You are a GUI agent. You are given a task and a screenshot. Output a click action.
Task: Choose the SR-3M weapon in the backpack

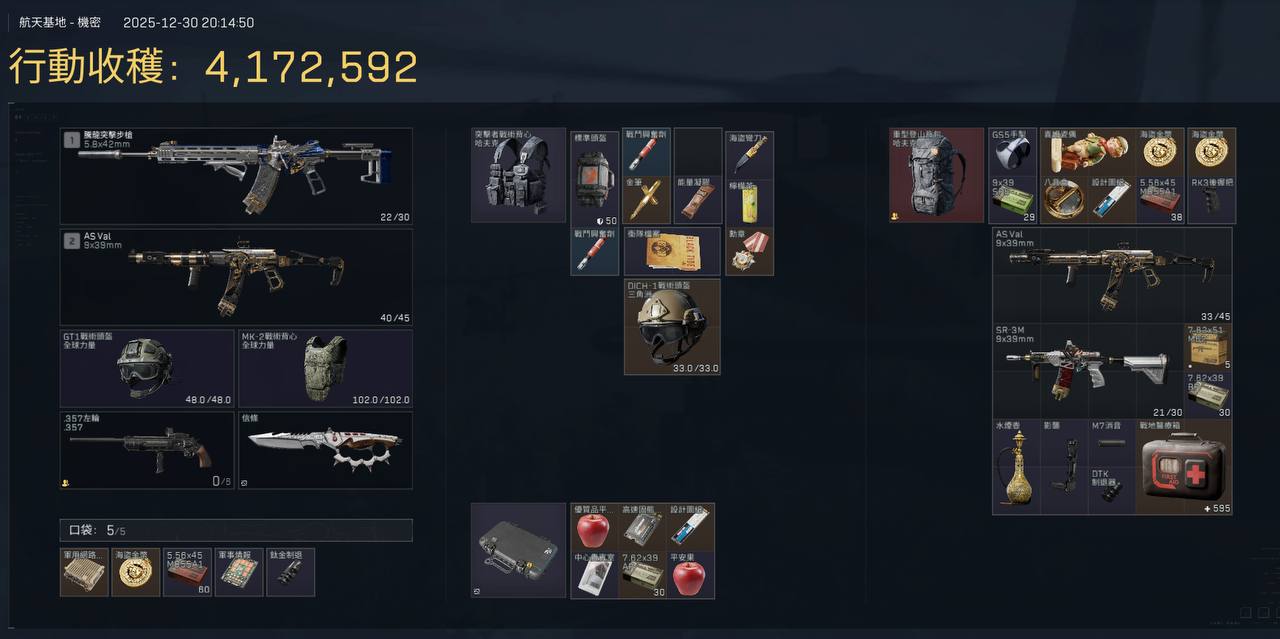(1088, 371)
